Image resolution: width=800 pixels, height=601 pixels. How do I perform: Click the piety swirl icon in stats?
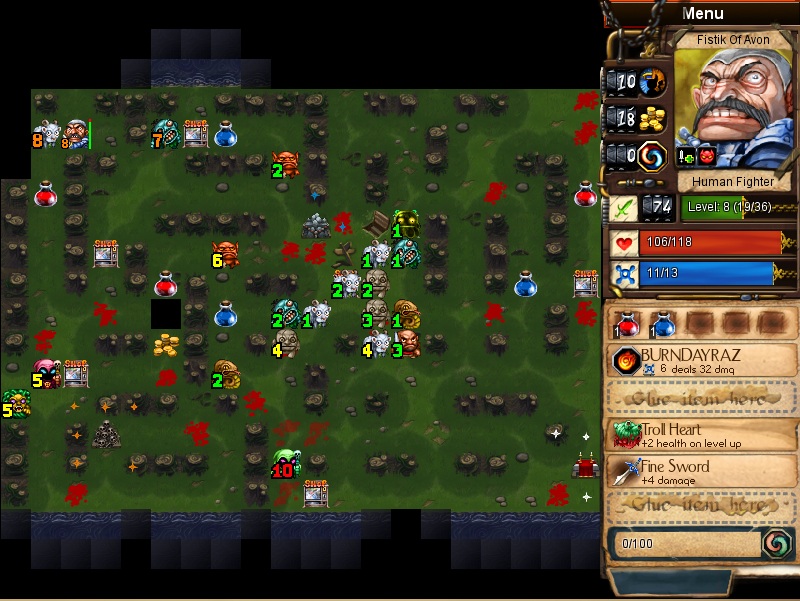point(652,155)
